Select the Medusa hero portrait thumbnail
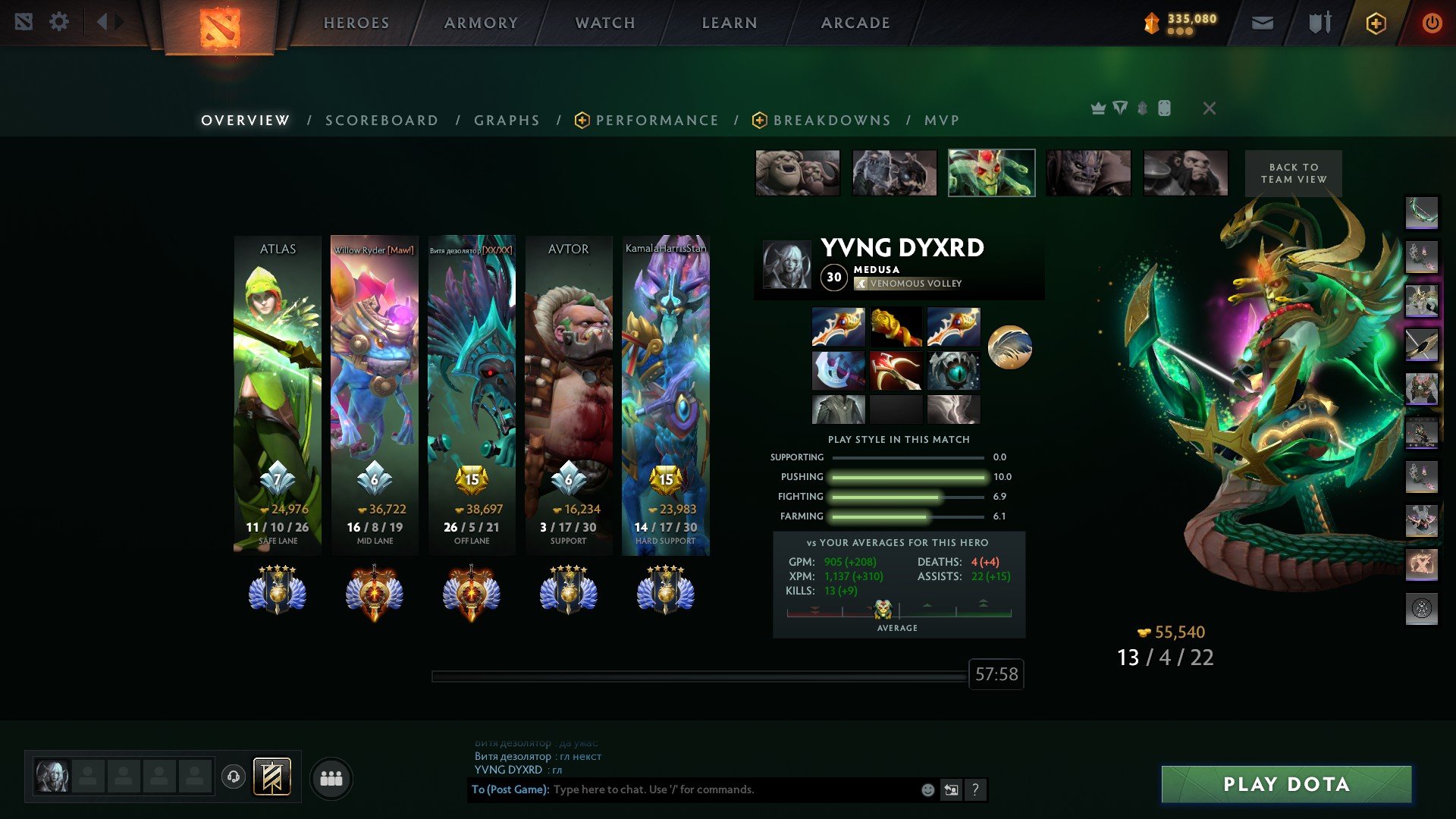Screen dimensions: 1456x819 coord(991,173)
